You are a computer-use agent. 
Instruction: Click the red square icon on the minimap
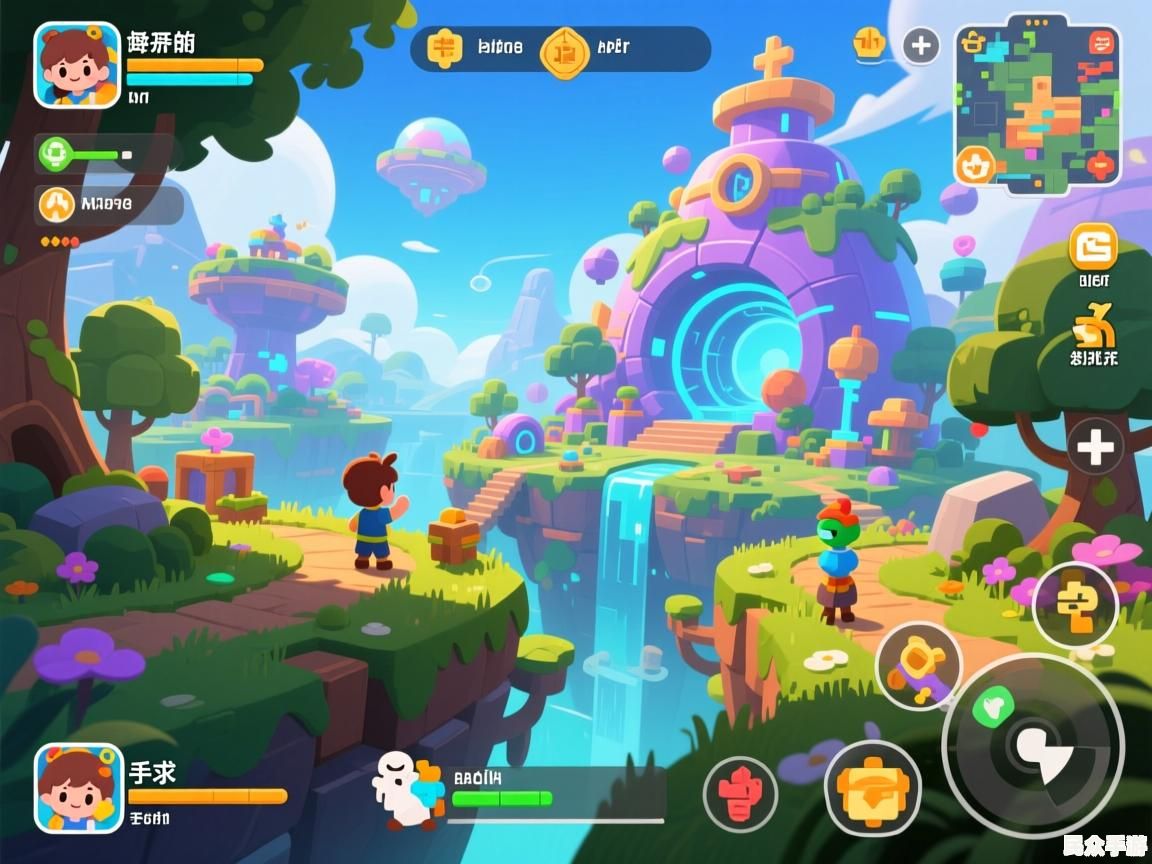point(1099,165)
